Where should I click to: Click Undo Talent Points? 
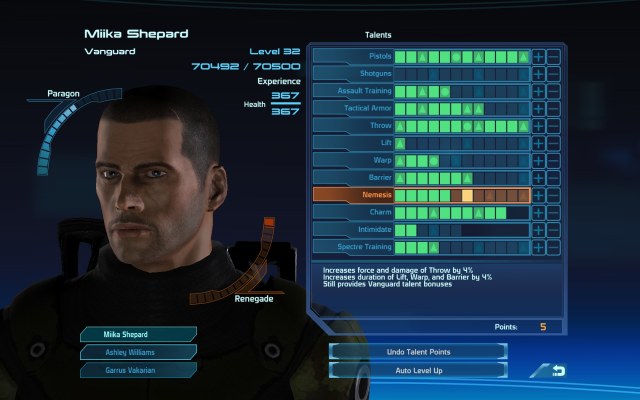[x=418, y=352]
